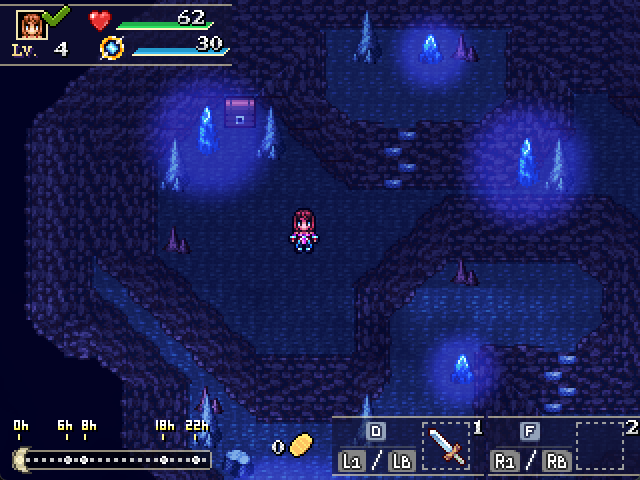
Task: Click the crescent moon on the day clock
Action: [20, 459]
